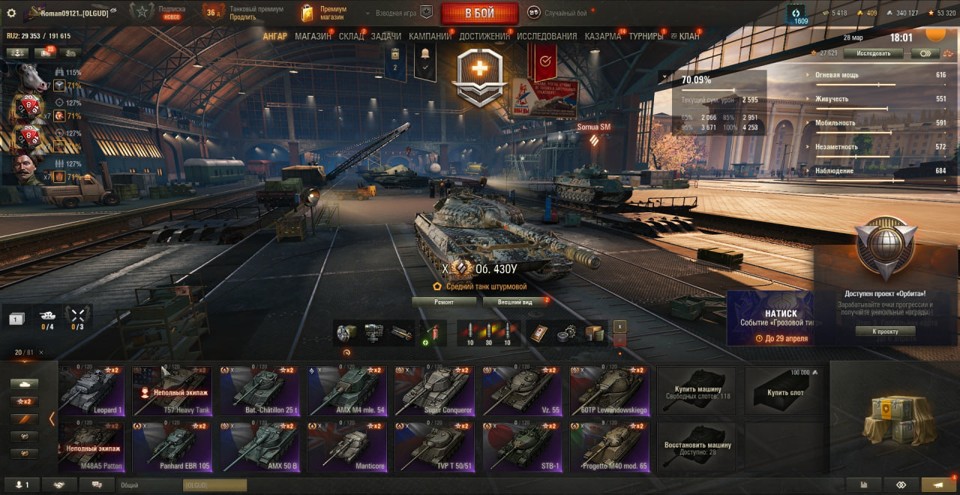Click Купить машину tile
The height and width of the screenshot is (495, 960).
tap(695, 389)
